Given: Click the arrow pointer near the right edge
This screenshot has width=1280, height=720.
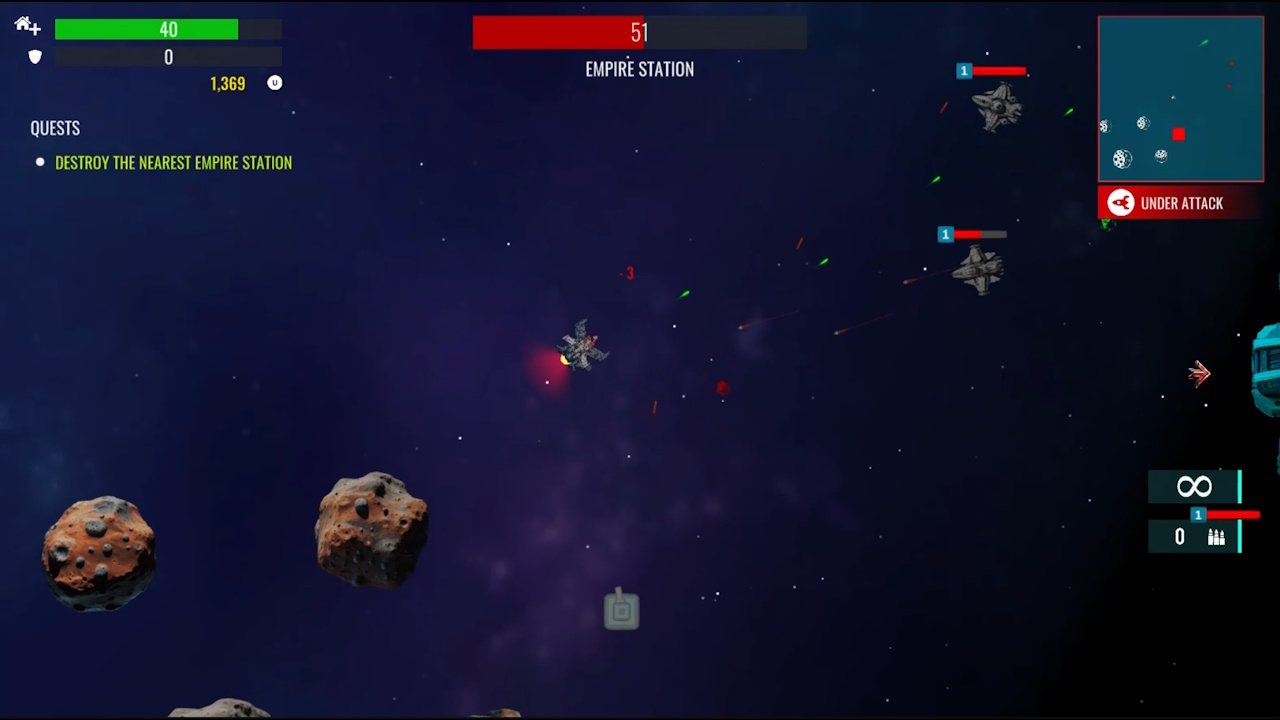Looking at the screenshot, I should (x=1199, y=373).
